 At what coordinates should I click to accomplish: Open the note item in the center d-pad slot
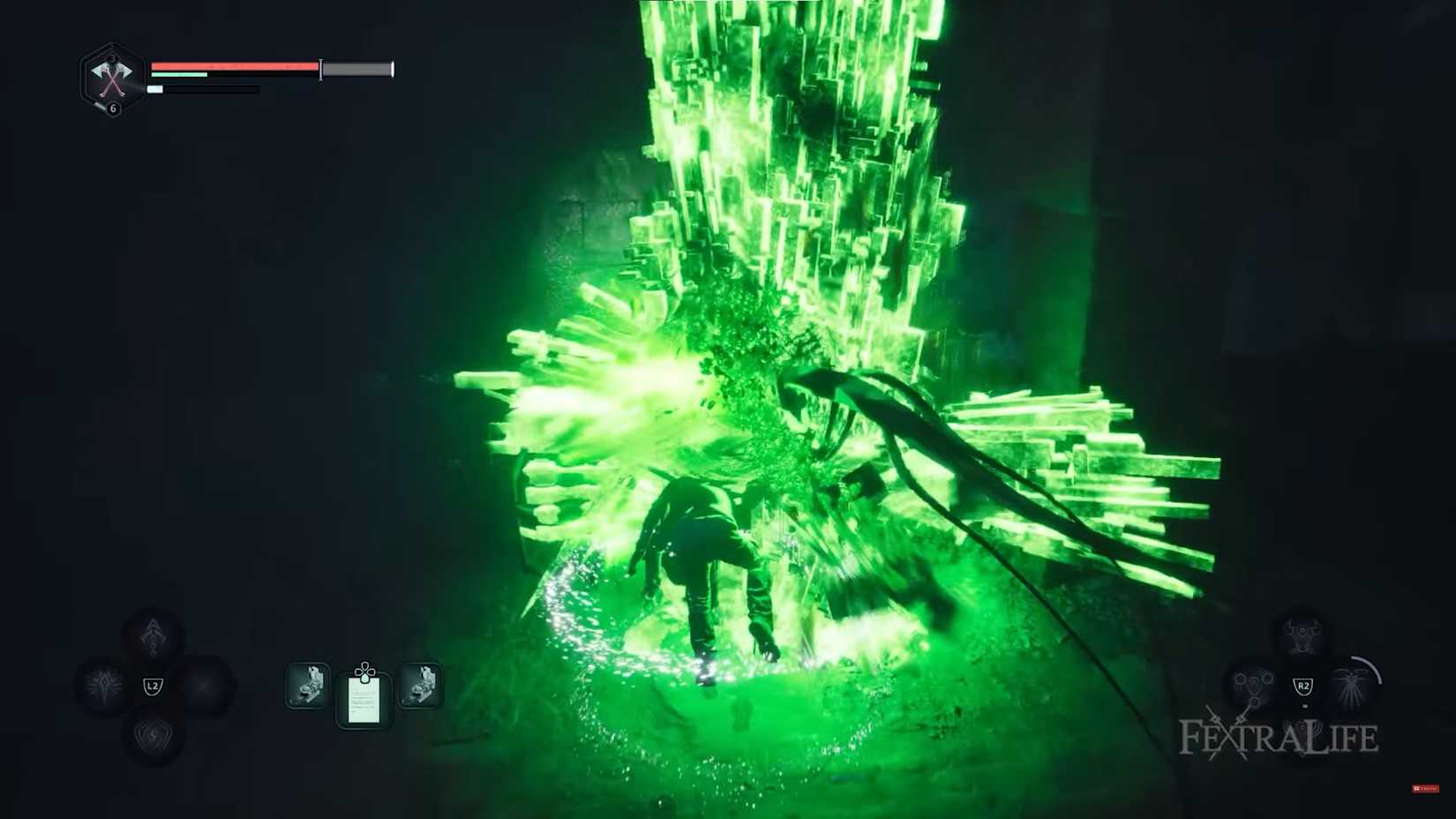(x=364, y=702)
